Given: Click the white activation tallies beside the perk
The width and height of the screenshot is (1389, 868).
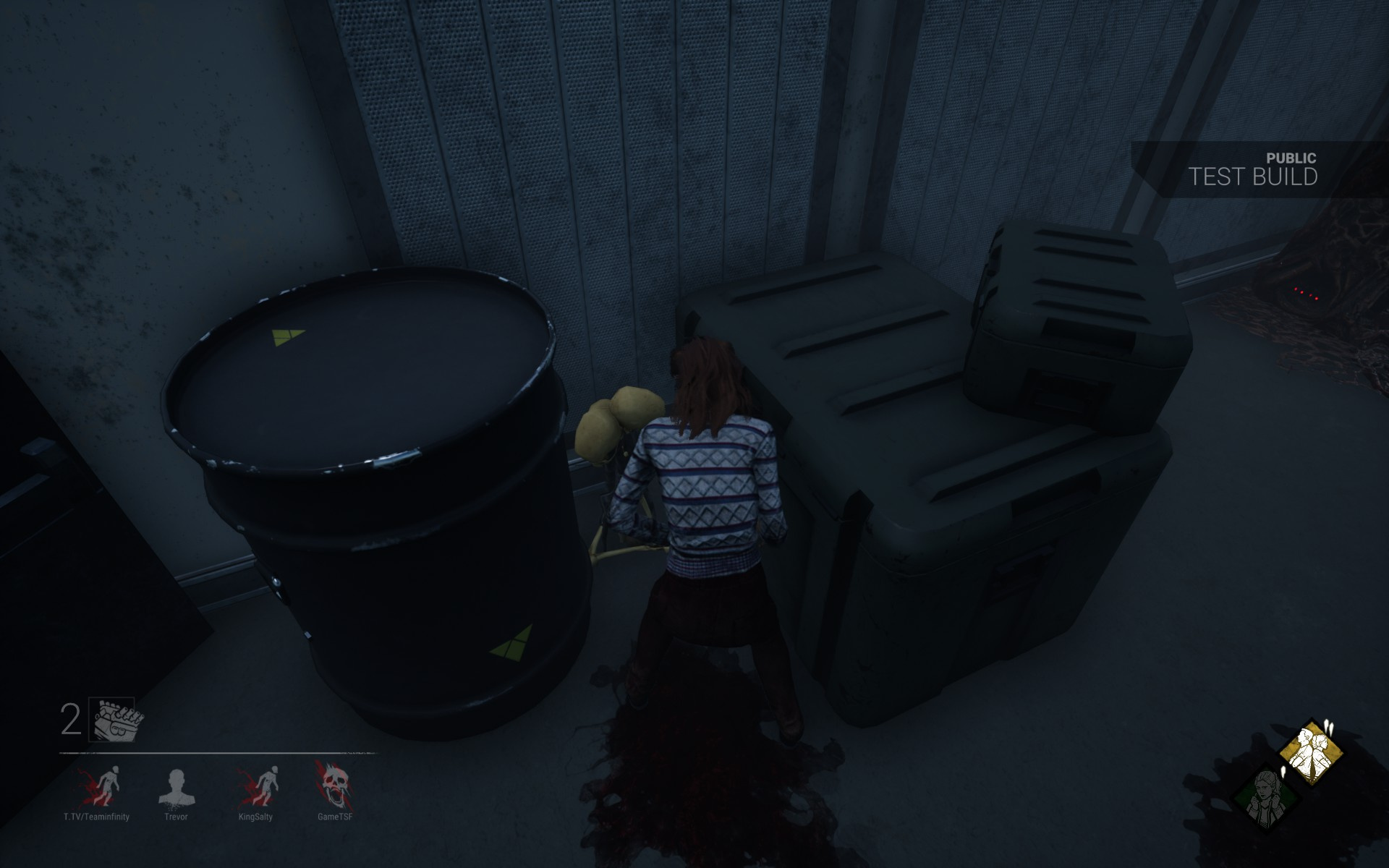Looking at the screenshot, I should click(1329, 728).
